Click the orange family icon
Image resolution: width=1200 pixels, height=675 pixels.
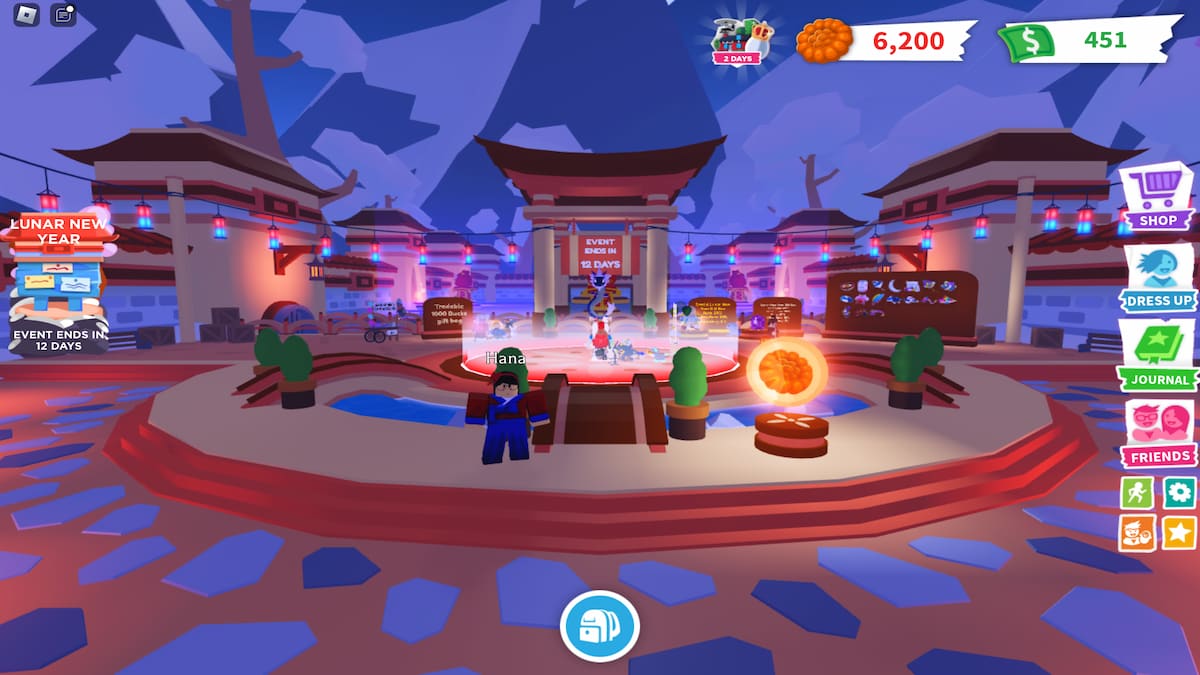[1137, 533]
